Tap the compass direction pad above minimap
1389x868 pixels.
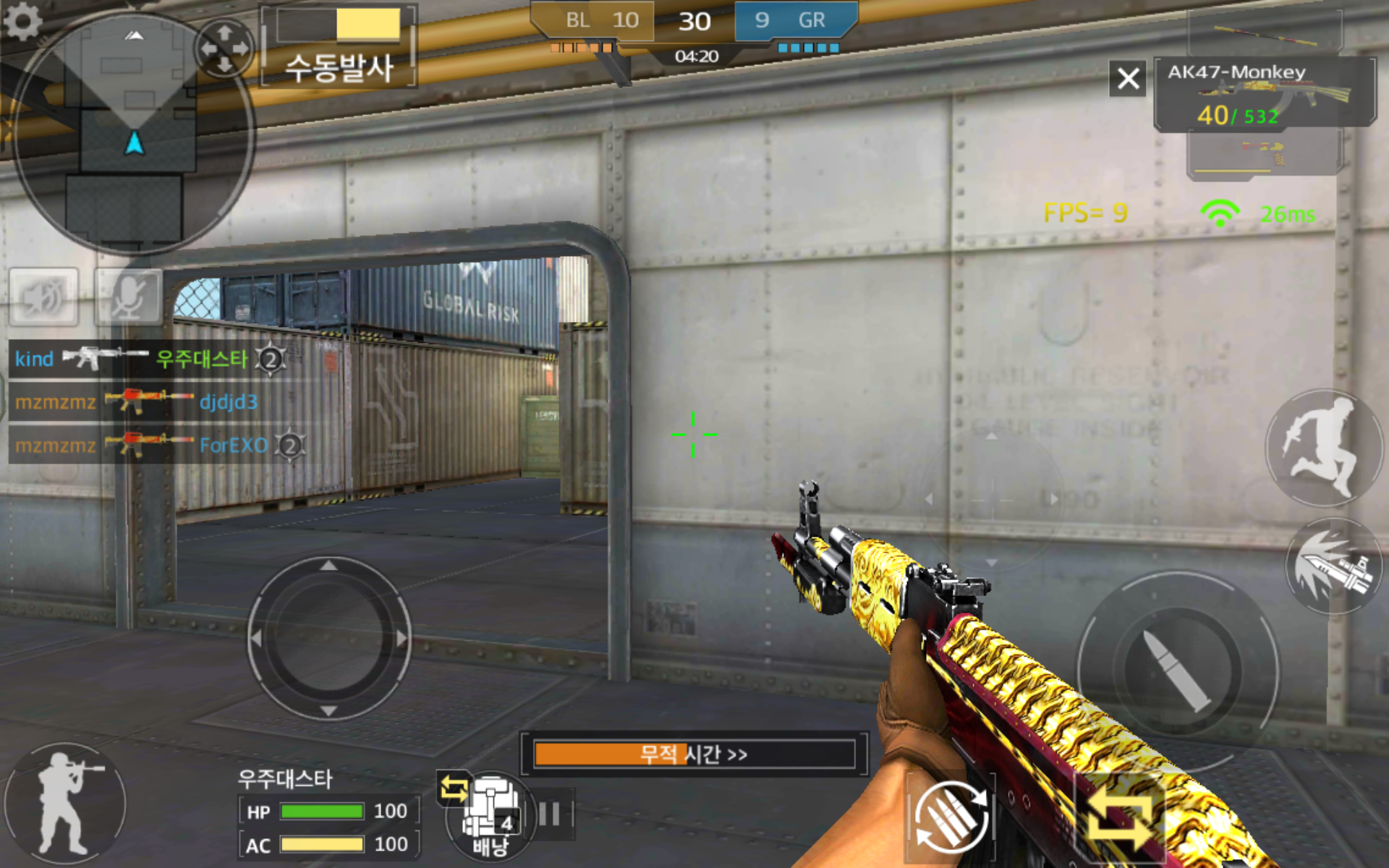(x=225, y=48)
